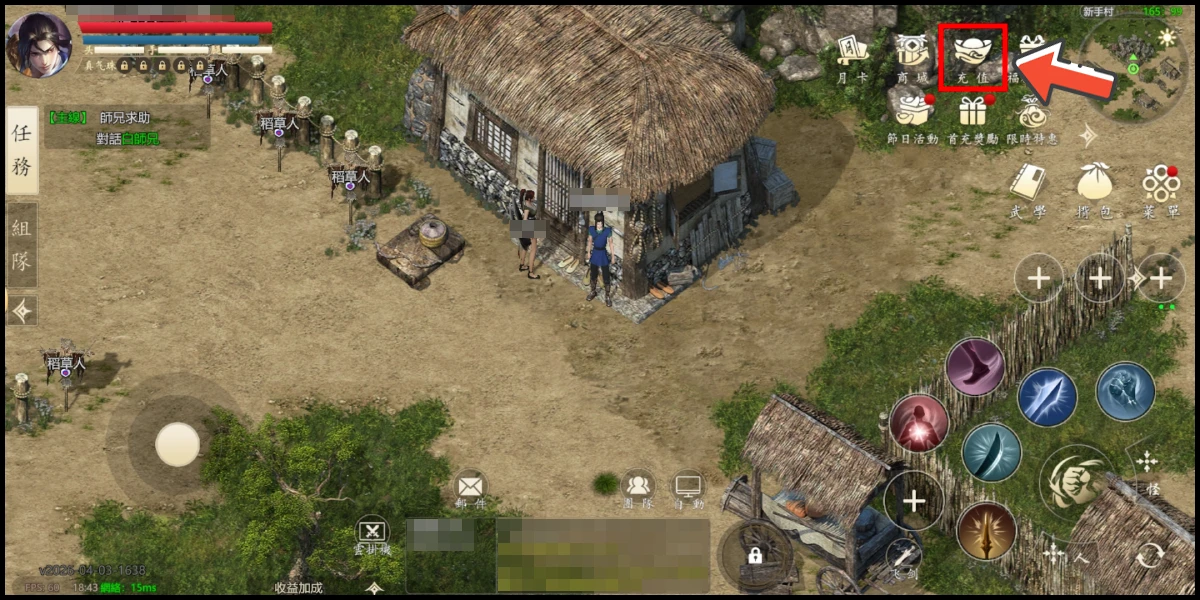The image size is (1200, 600).
Task: Click the player portrait avatar
Action: tap(38, 43)
